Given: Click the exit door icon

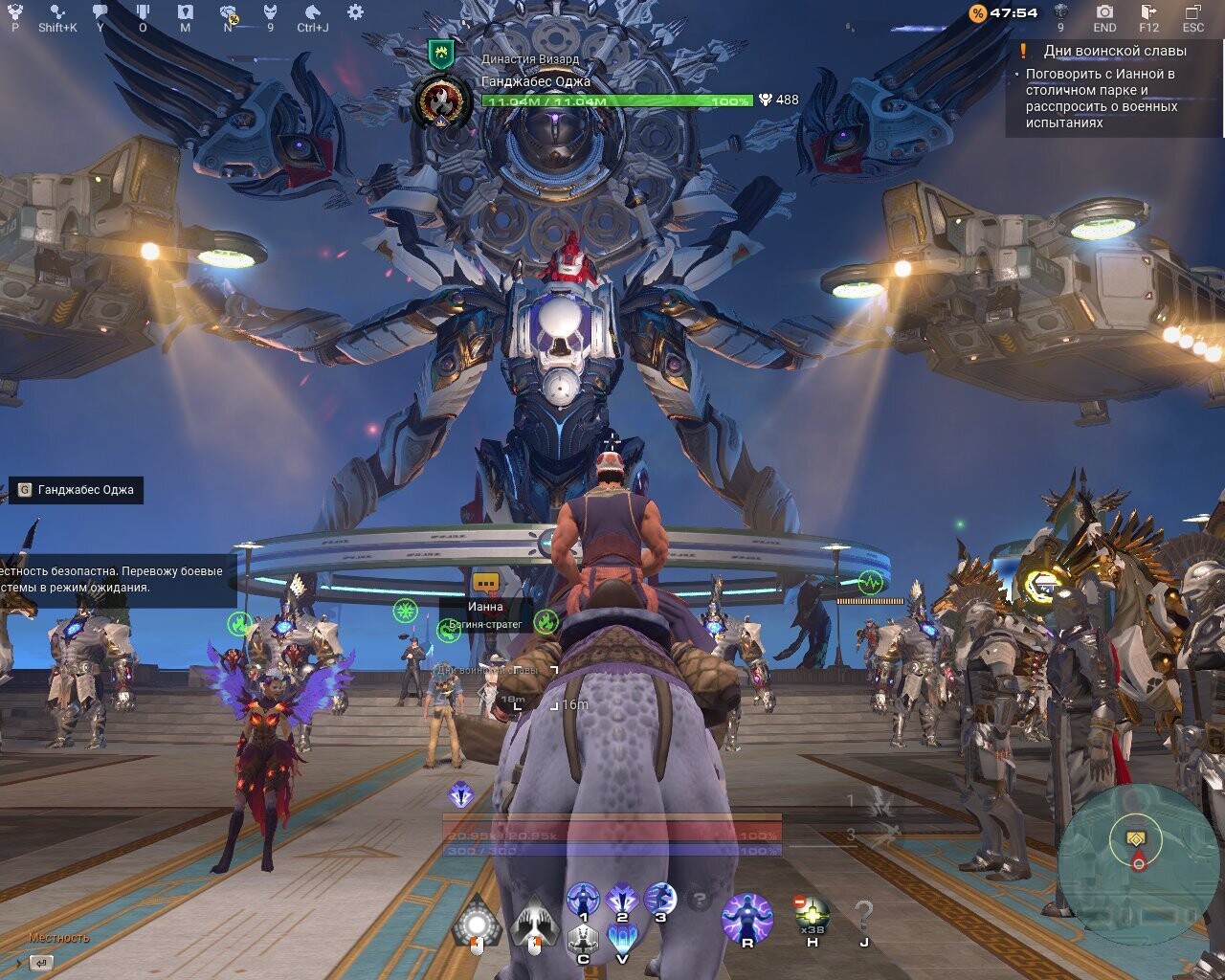Looking at the screenshot, I should tap(1149, 12).
